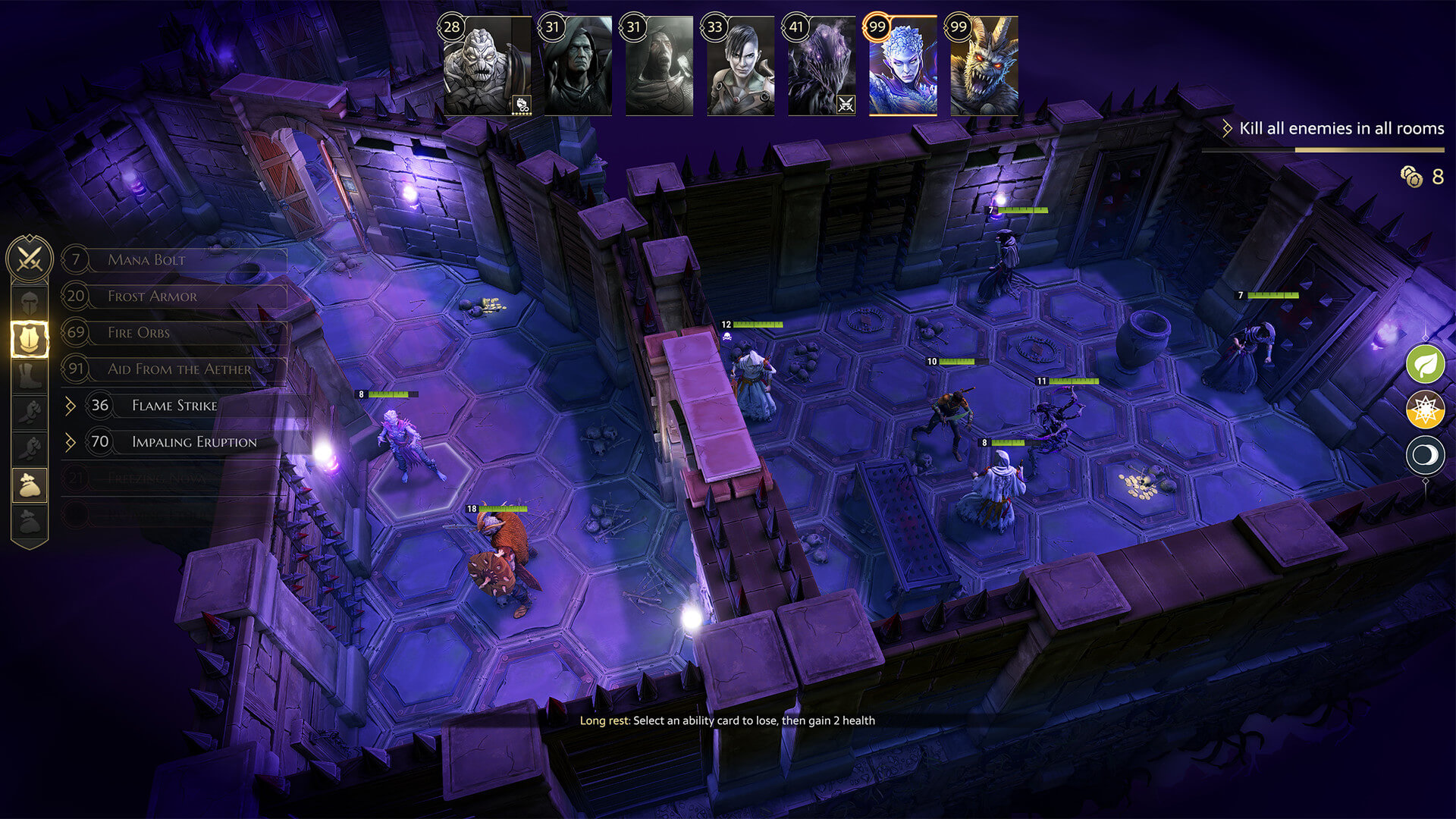Expand the Kill all enemies objective
This screenshot has height=819, width=1456.
point(1227,129)
